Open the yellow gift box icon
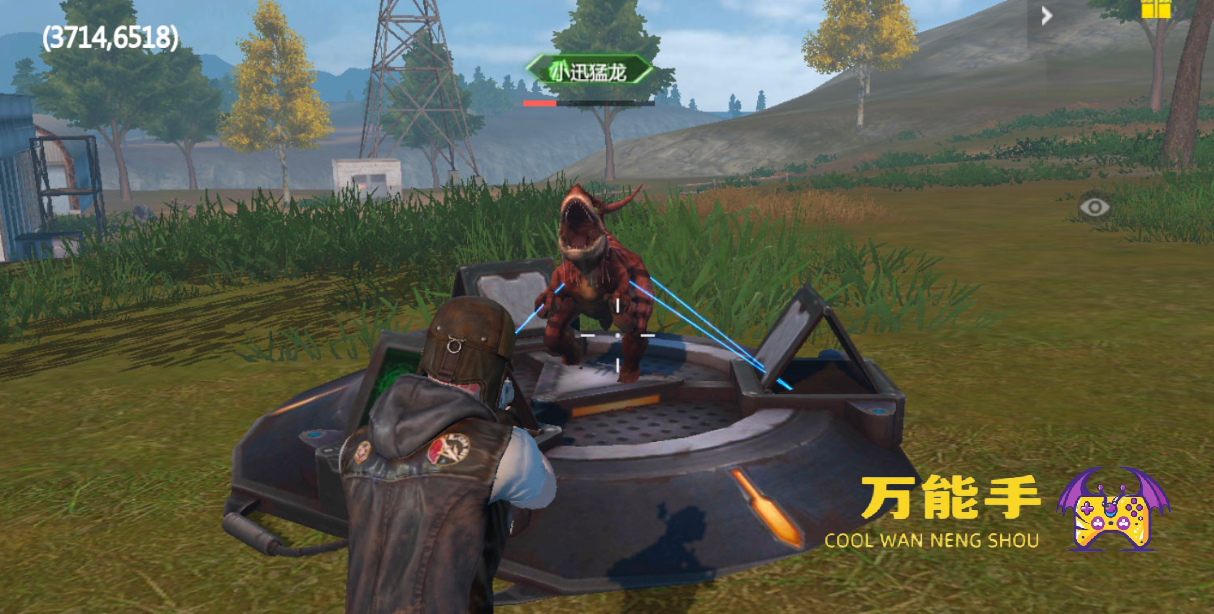Image resolution: width=1214 pixels, height=614 pixels. [x=1155, y=9]
